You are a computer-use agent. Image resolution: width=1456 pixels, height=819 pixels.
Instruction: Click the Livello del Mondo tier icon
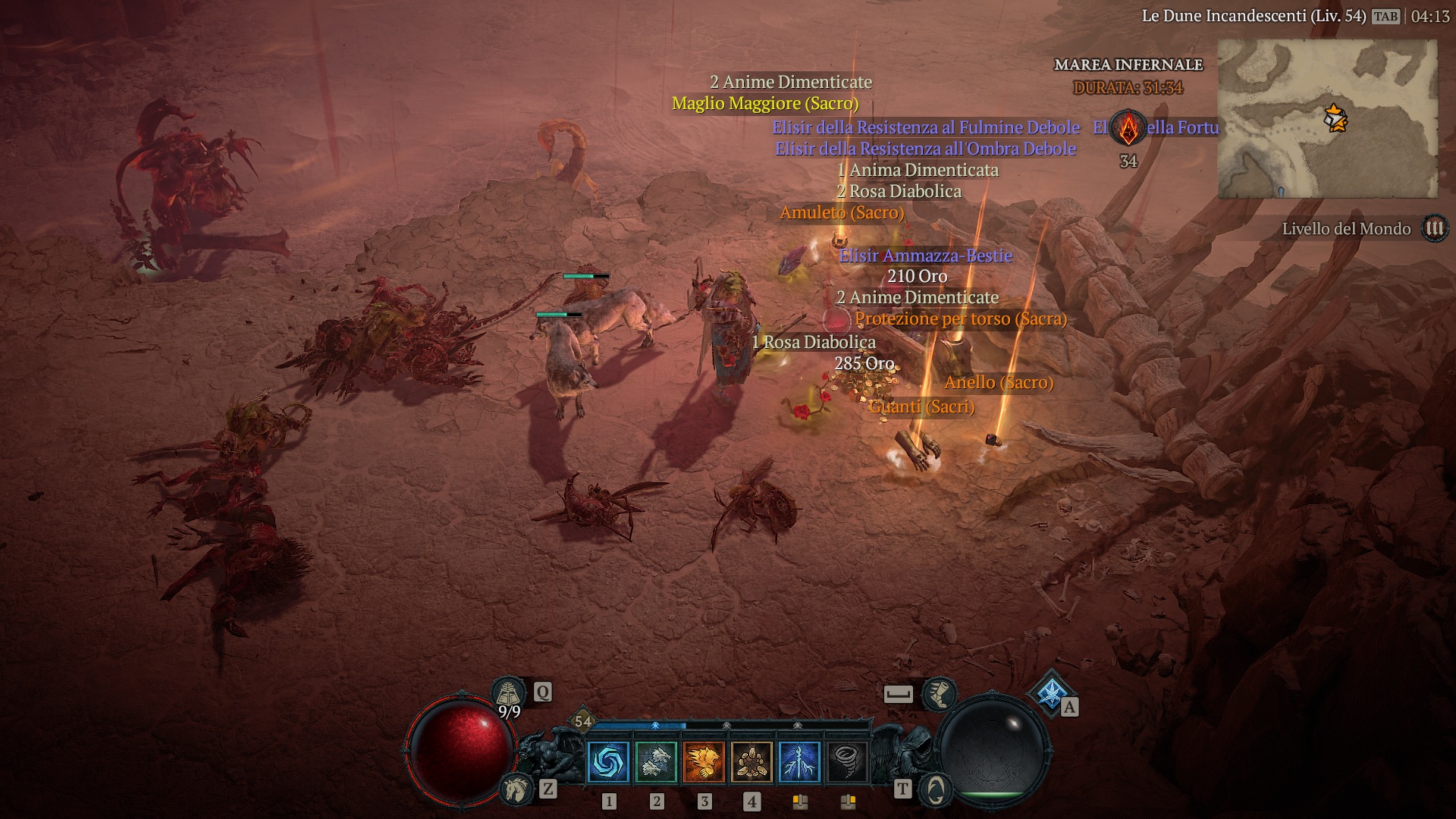[1434, 228]
